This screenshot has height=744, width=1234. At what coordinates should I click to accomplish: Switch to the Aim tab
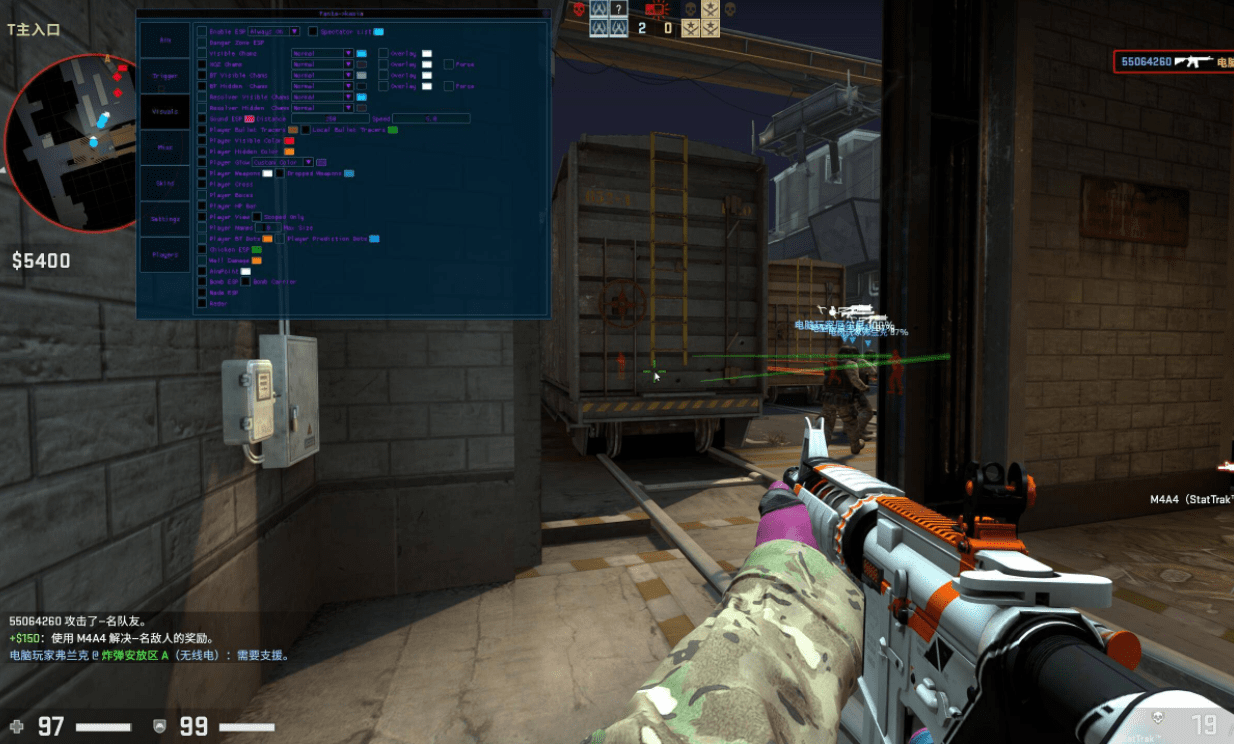point(165,41)
